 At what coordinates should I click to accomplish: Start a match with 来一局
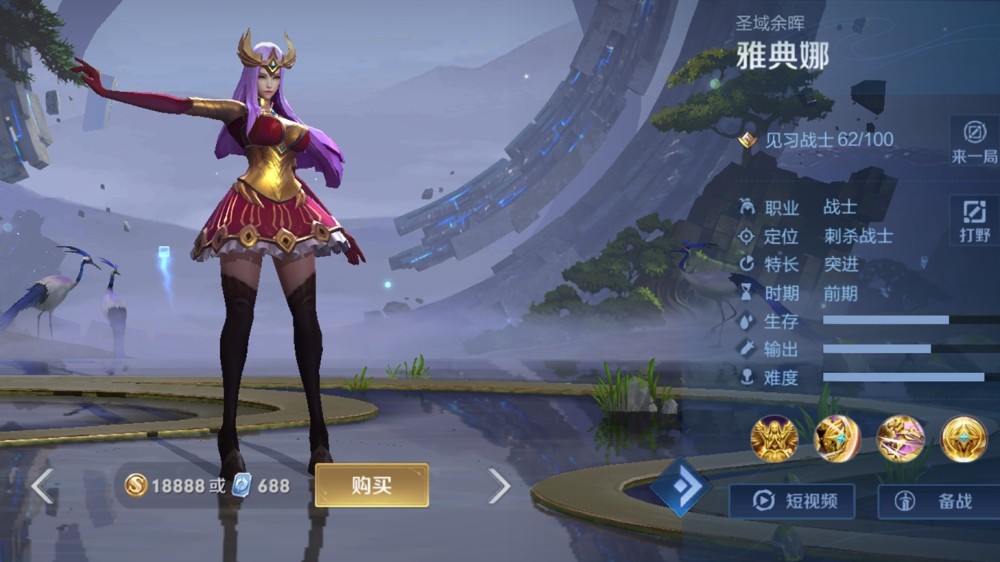[974, 140]
